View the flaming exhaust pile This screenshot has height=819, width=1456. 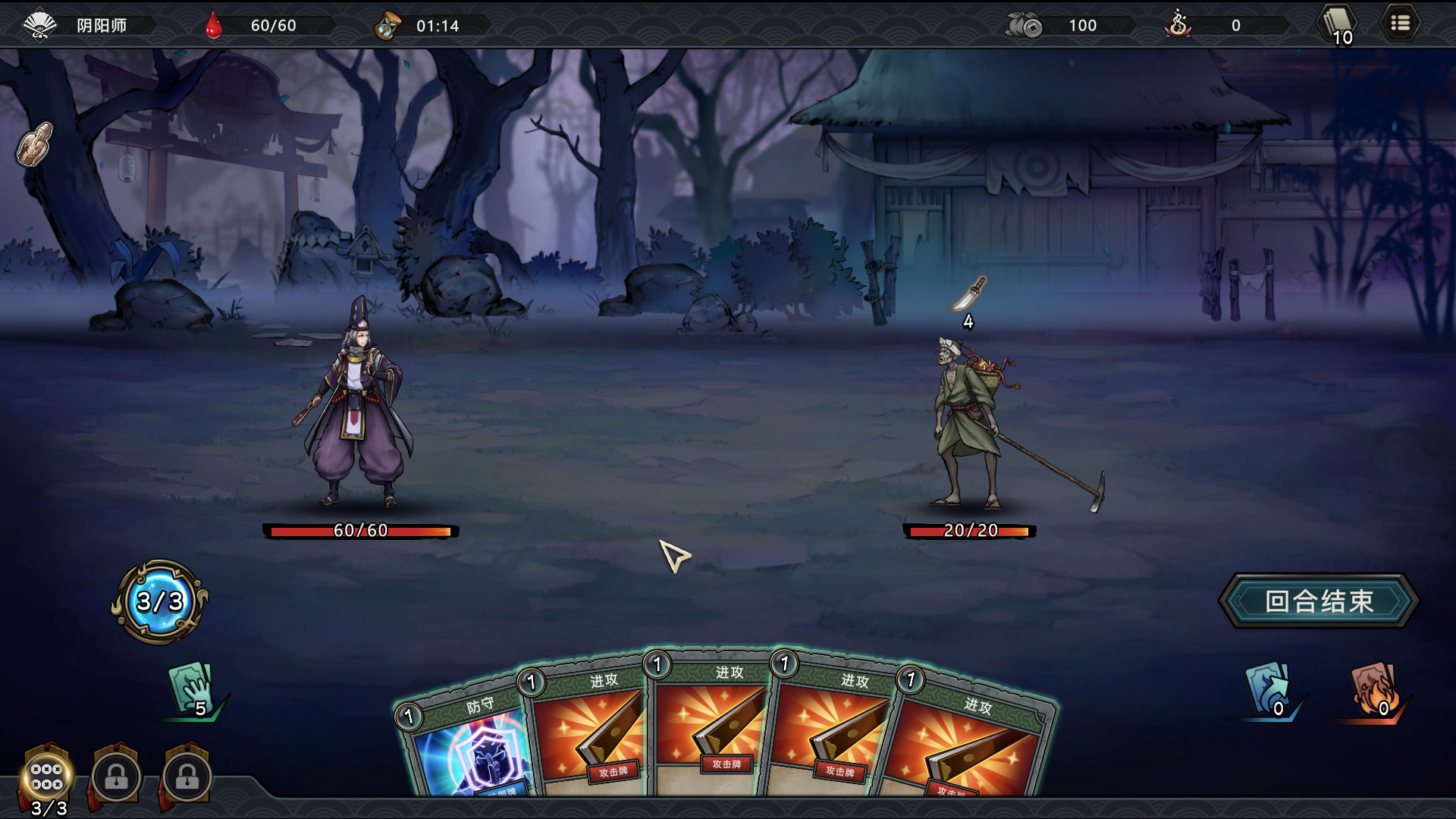(x=1374, y=689)
